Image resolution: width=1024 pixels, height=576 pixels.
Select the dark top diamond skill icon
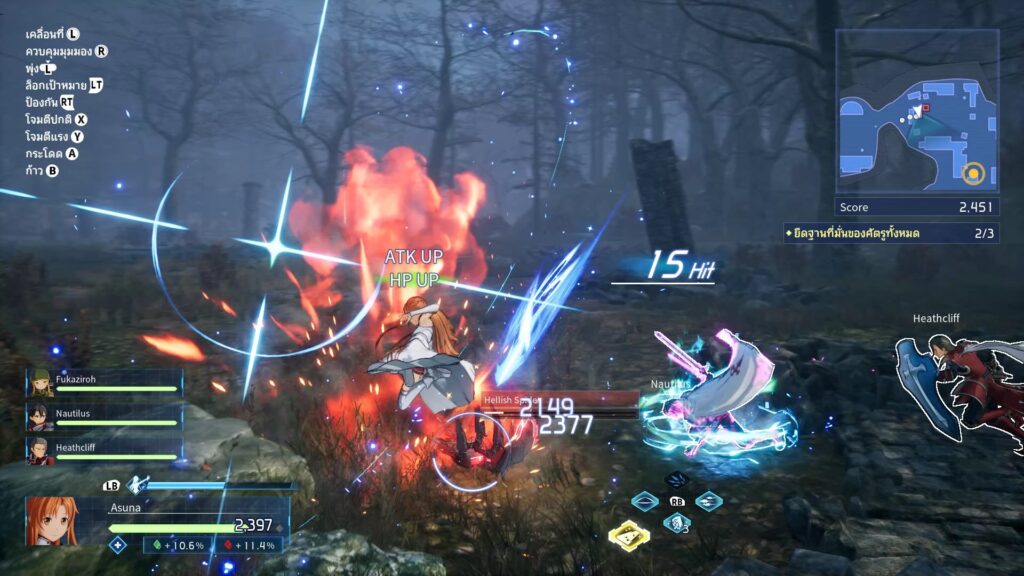[x=677, y=479]
